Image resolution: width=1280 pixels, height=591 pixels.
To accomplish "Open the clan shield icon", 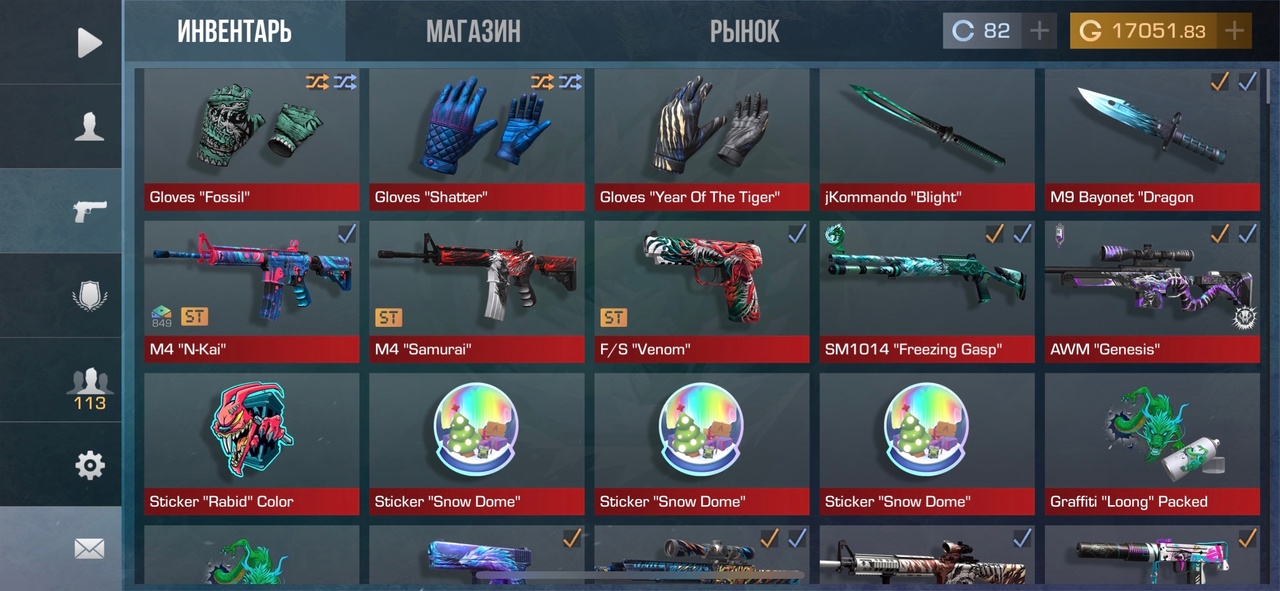I will point(89,296).
